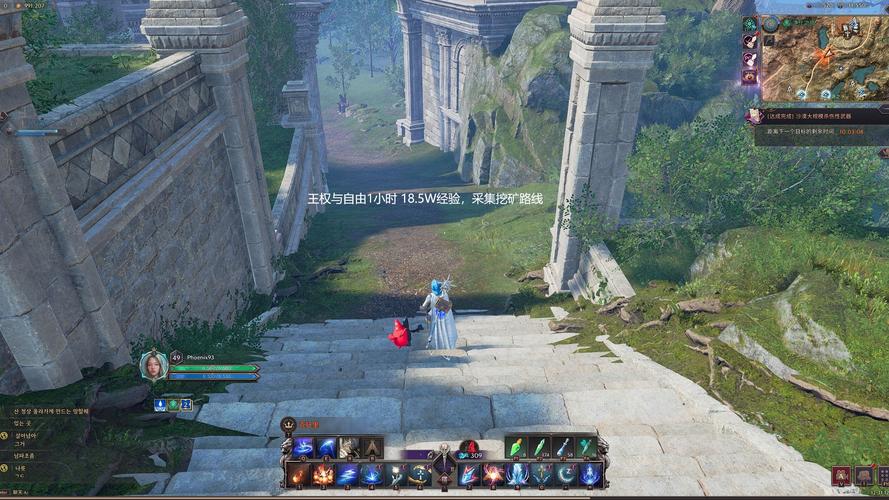The width and height of the screenshot is (889, 500).
Task: Click the central weapon swap emblem
Action: (444, 465)
